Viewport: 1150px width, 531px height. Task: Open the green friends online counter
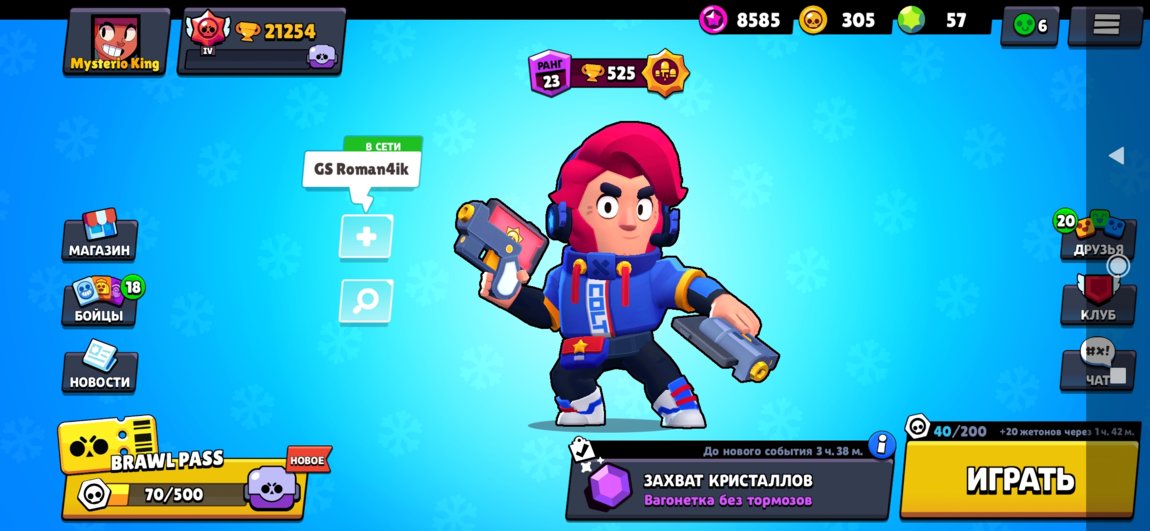click(1029, 25)
